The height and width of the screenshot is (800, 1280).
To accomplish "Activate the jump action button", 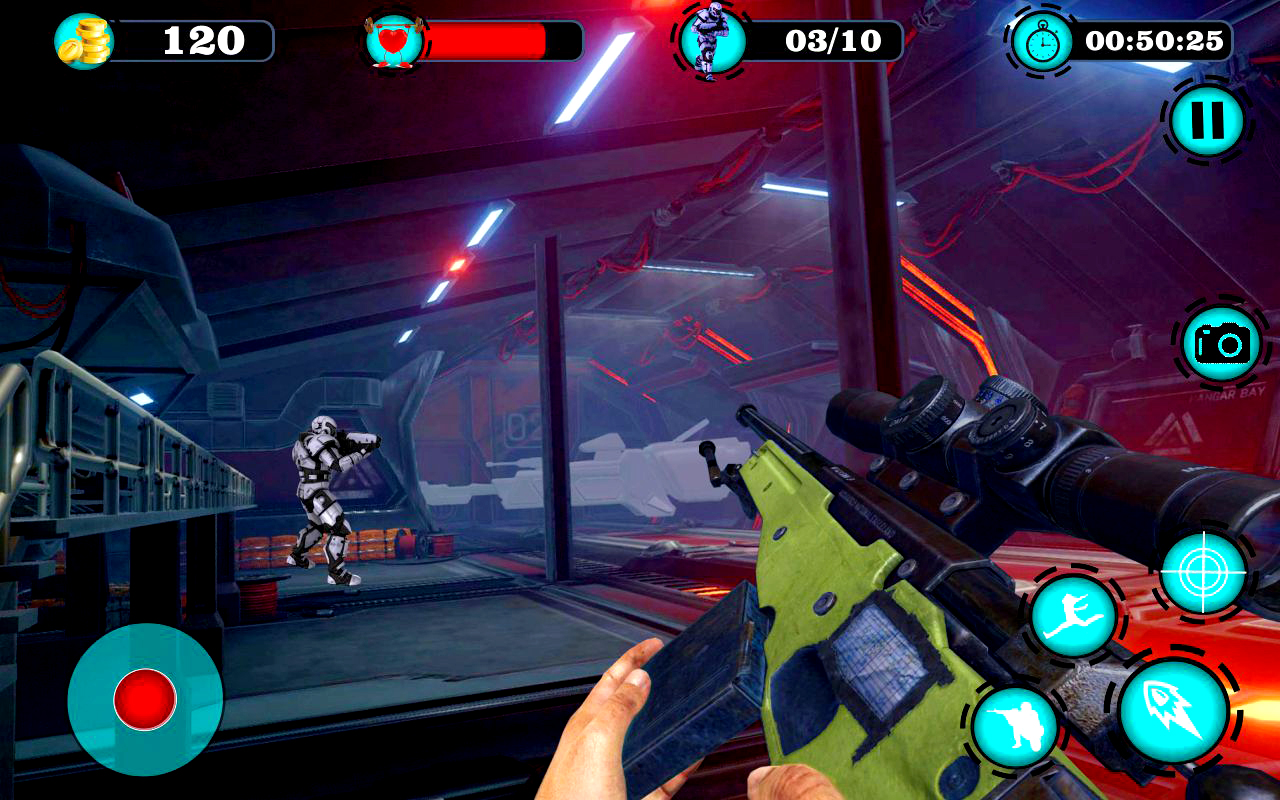I will [1073, 616].
